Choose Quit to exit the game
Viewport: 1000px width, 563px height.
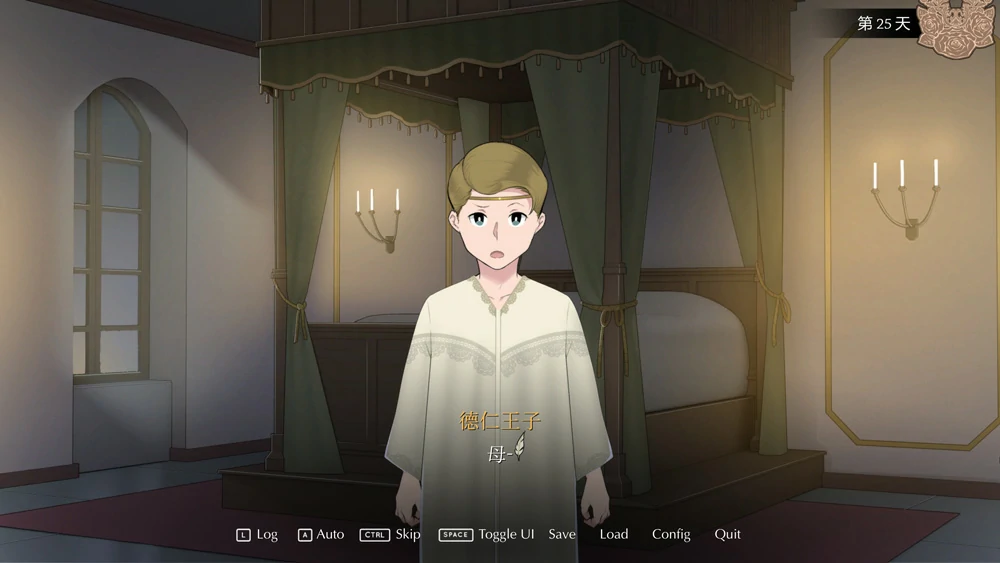click(x=728, y=534)
